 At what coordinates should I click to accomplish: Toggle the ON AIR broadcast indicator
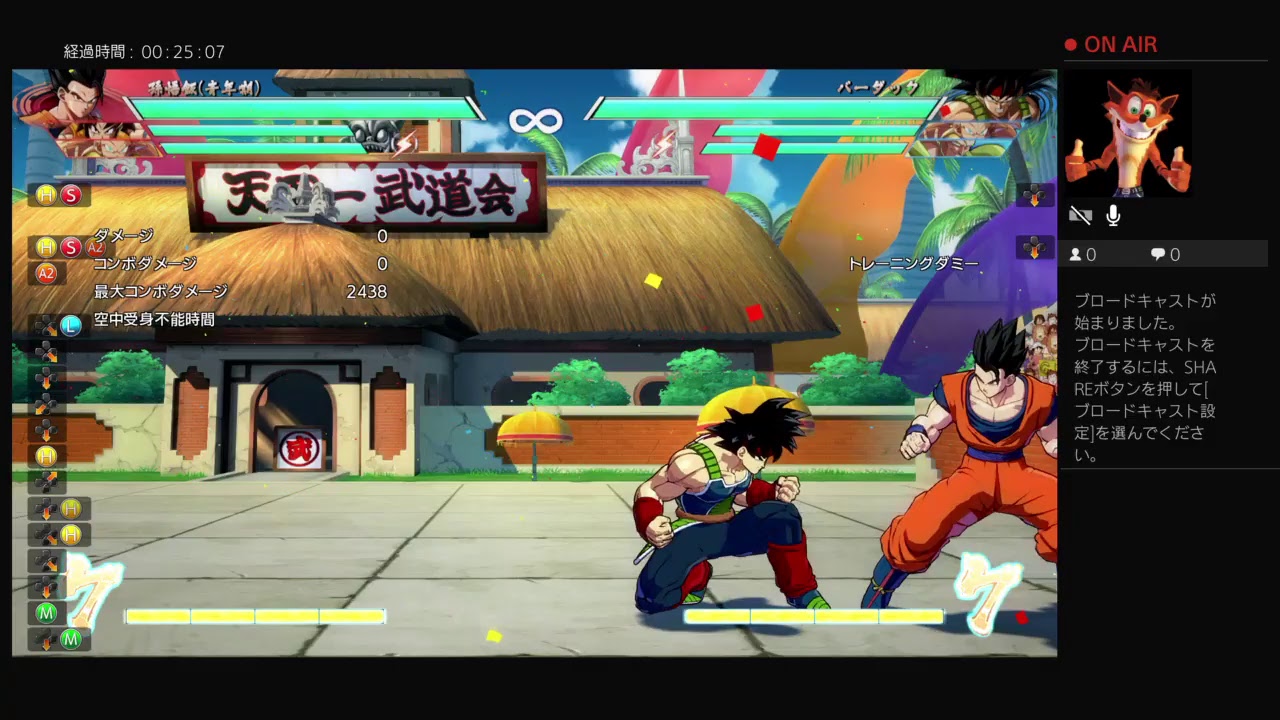click(1110, 44)
